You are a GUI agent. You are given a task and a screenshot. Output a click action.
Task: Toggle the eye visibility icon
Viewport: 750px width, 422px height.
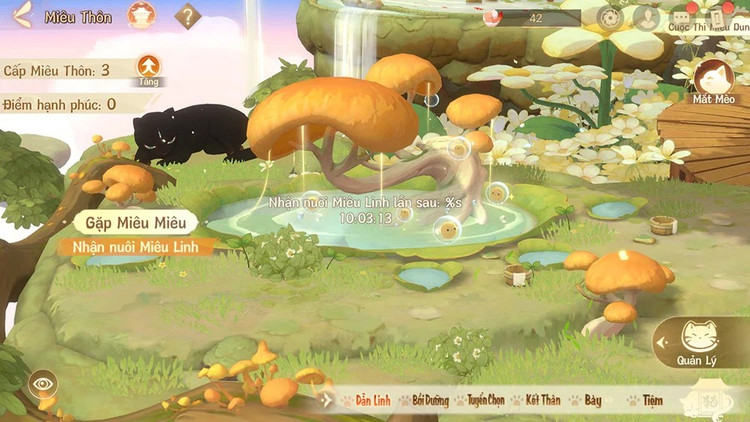point(42,383)
